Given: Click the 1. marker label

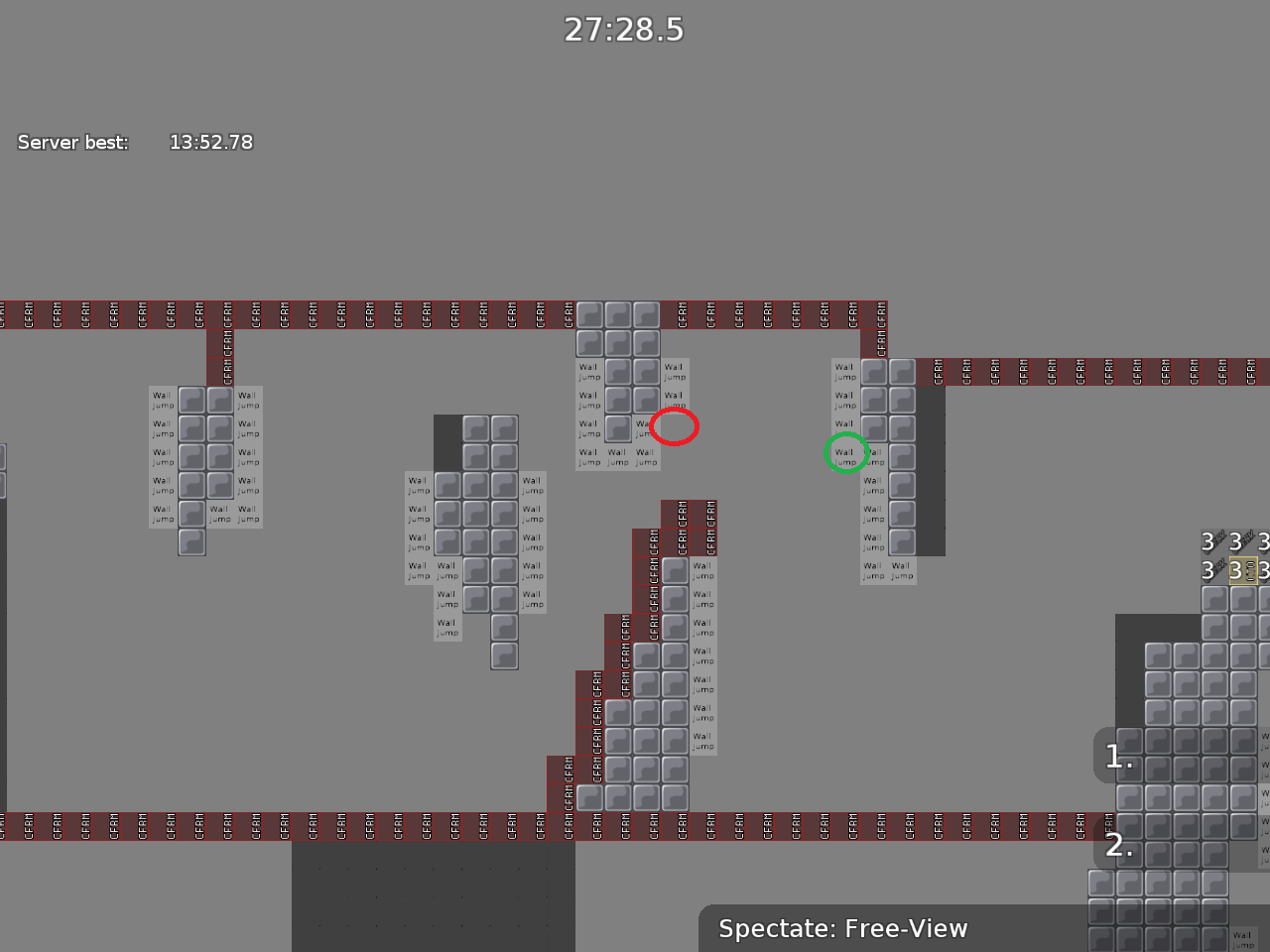Looking at the screenshot, I should 1118,756.
